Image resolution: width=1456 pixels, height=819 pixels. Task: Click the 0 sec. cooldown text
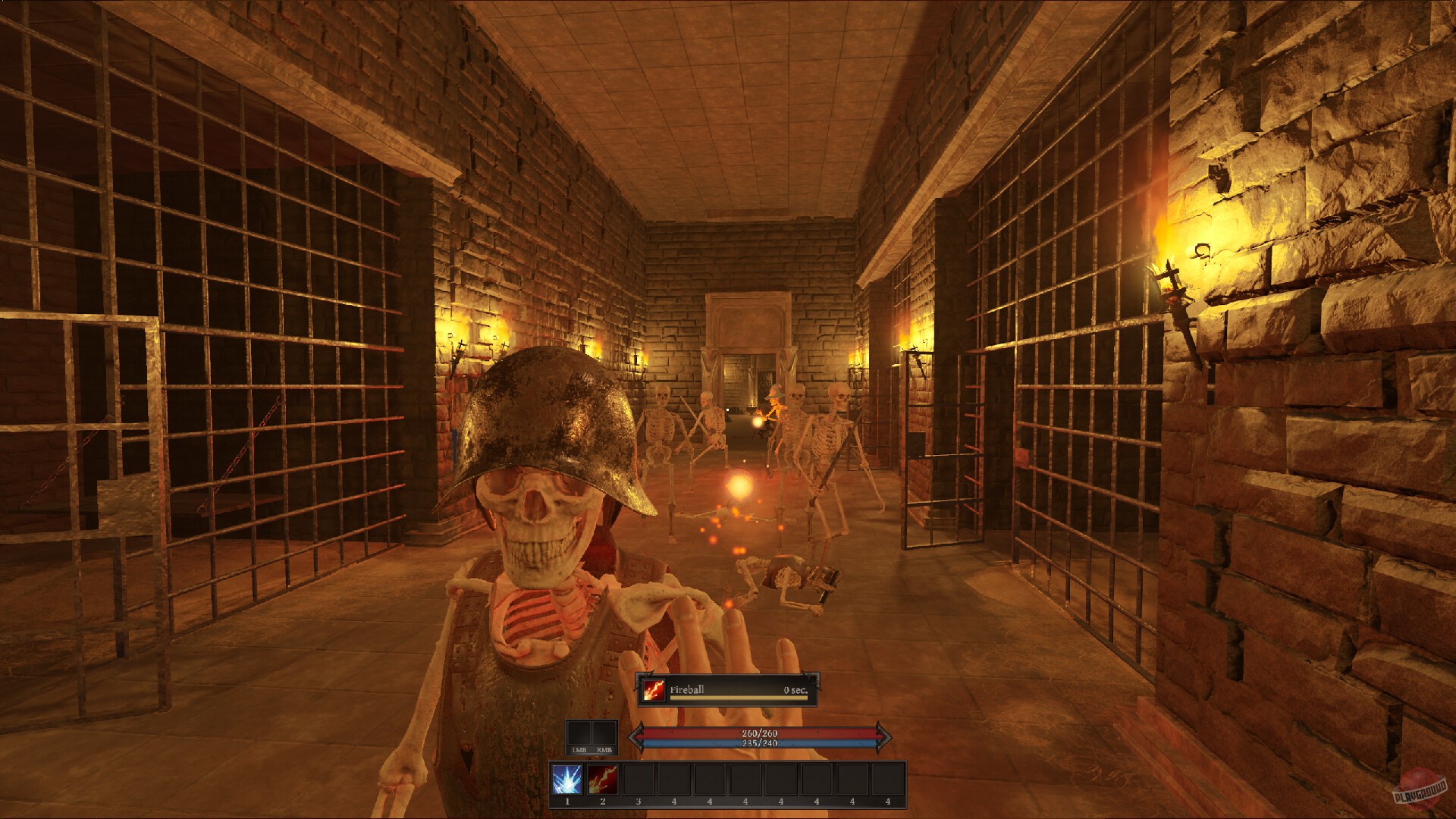pyautogui.click(x=795, y=690)
